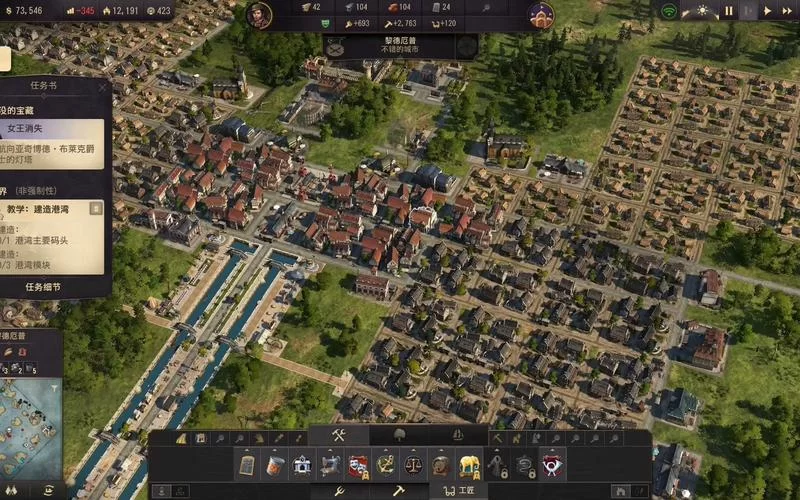The image size is (800, 500).
Task: Set game to fast-forward speed
Action: pyautogui.click(x=787, y=11)
